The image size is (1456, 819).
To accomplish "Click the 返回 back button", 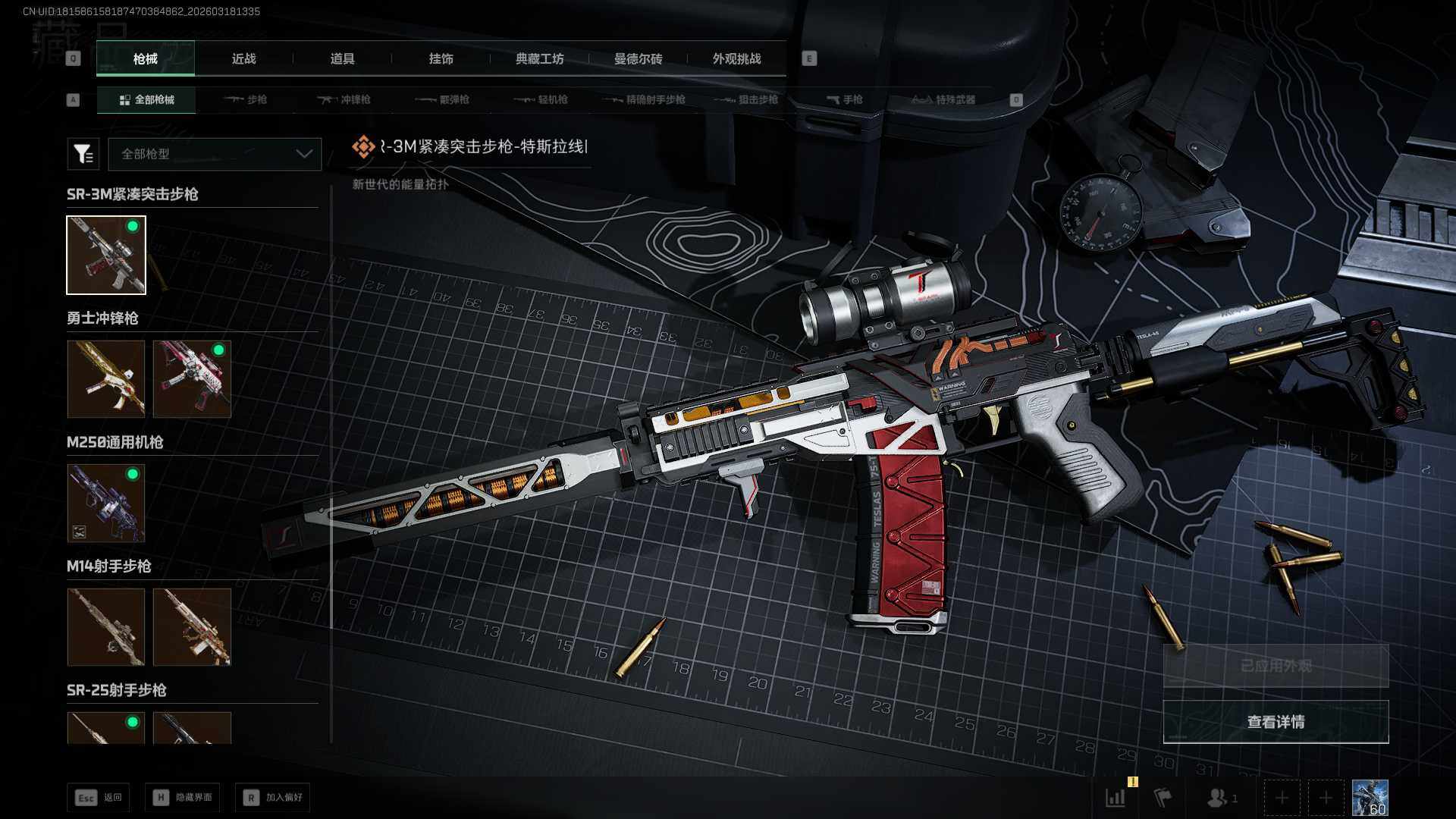I will (x=99, y=798).
